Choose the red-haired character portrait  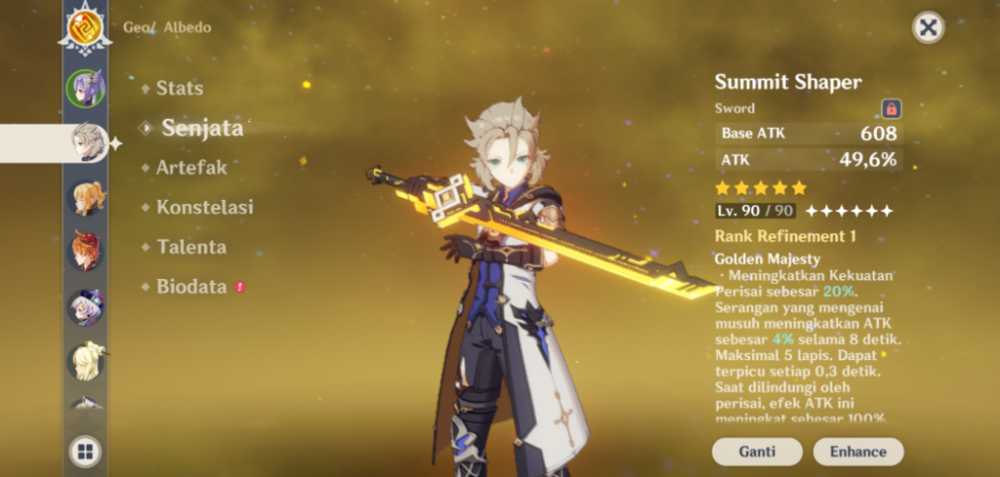coord(85,250)
